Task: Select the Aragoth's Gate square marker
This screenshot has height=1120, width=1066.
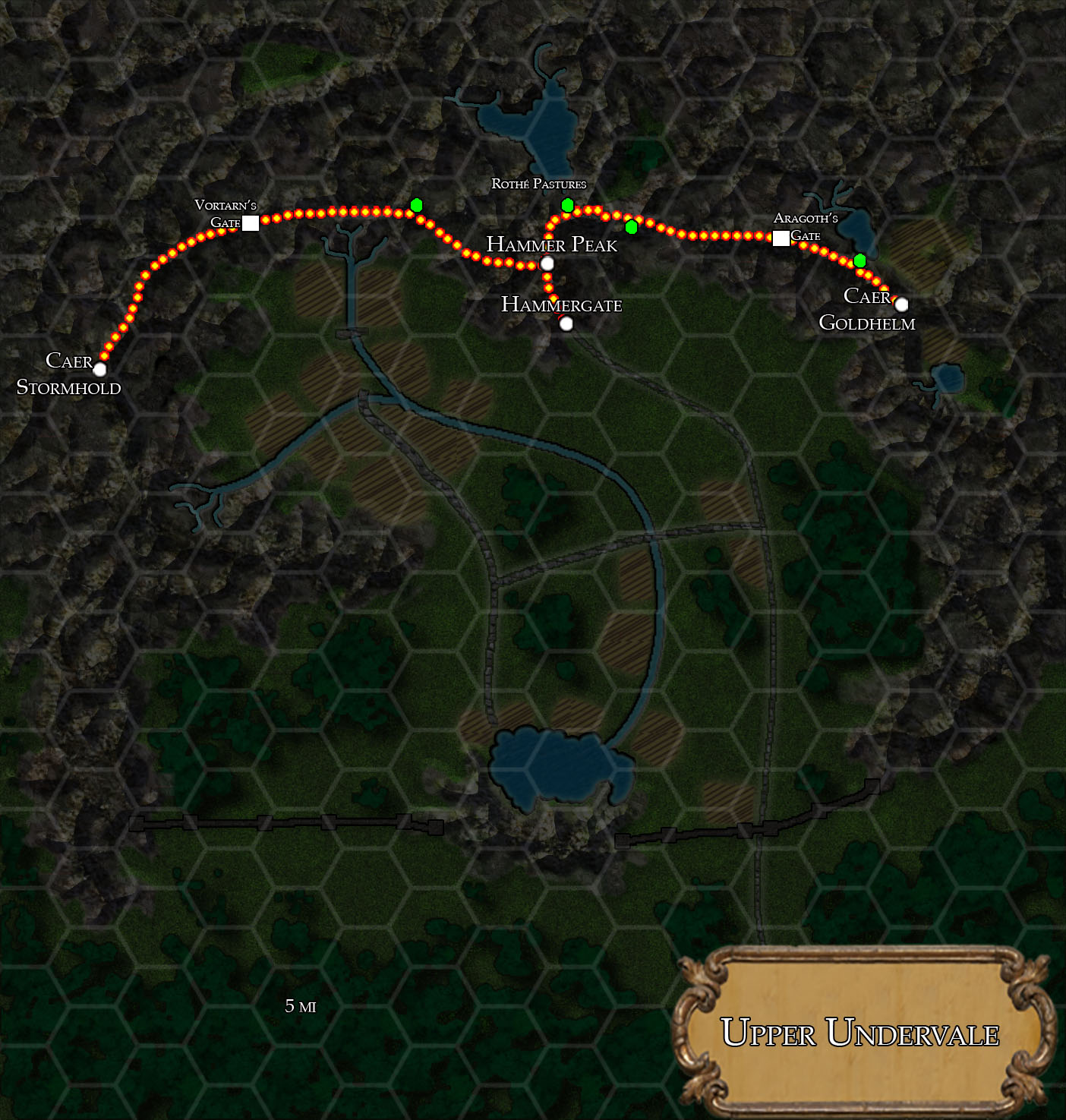Action: click(781, 238)
